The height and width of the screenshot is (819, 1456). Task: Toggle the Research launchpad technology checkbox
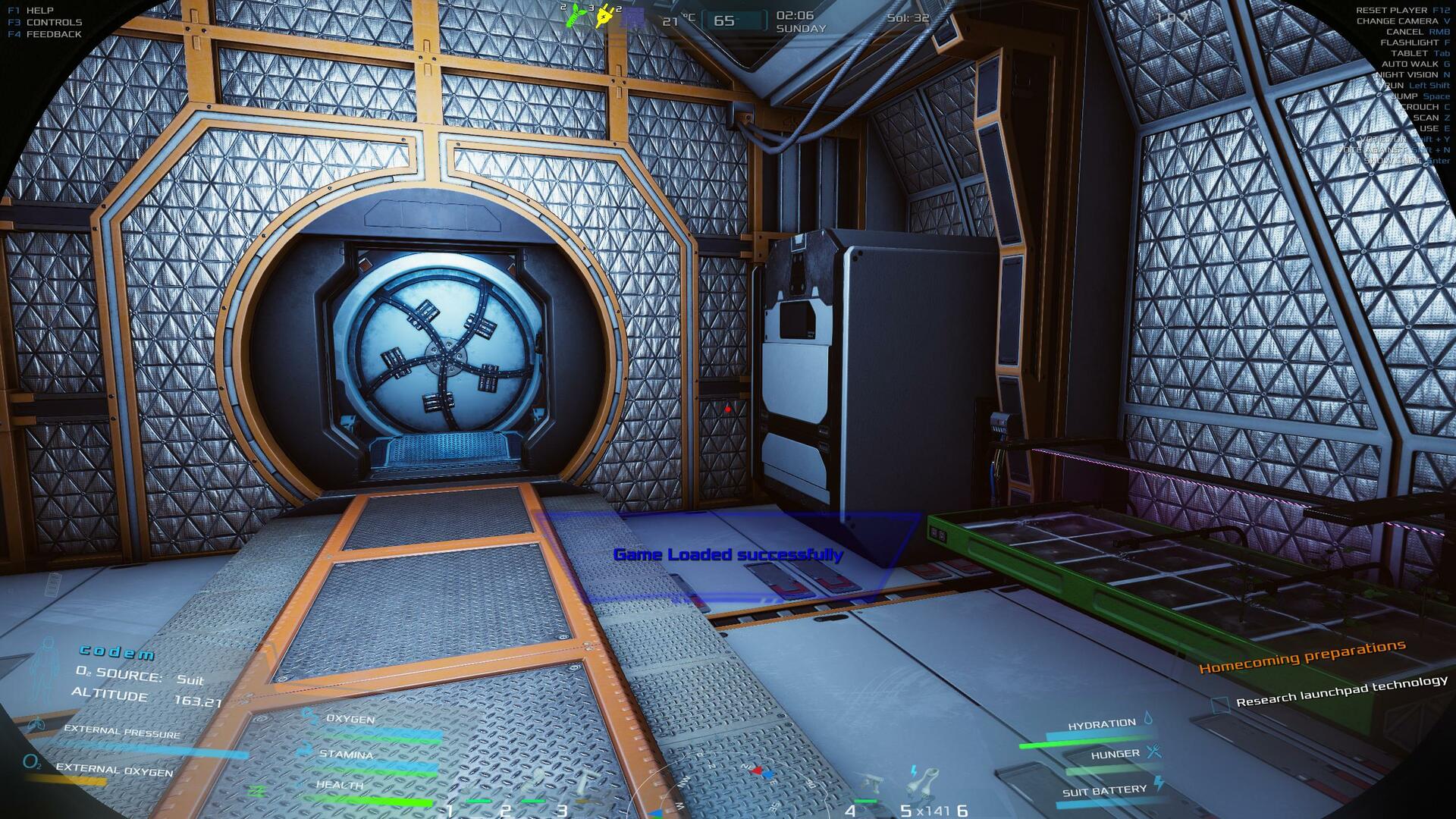click(x=1219, y=704)
